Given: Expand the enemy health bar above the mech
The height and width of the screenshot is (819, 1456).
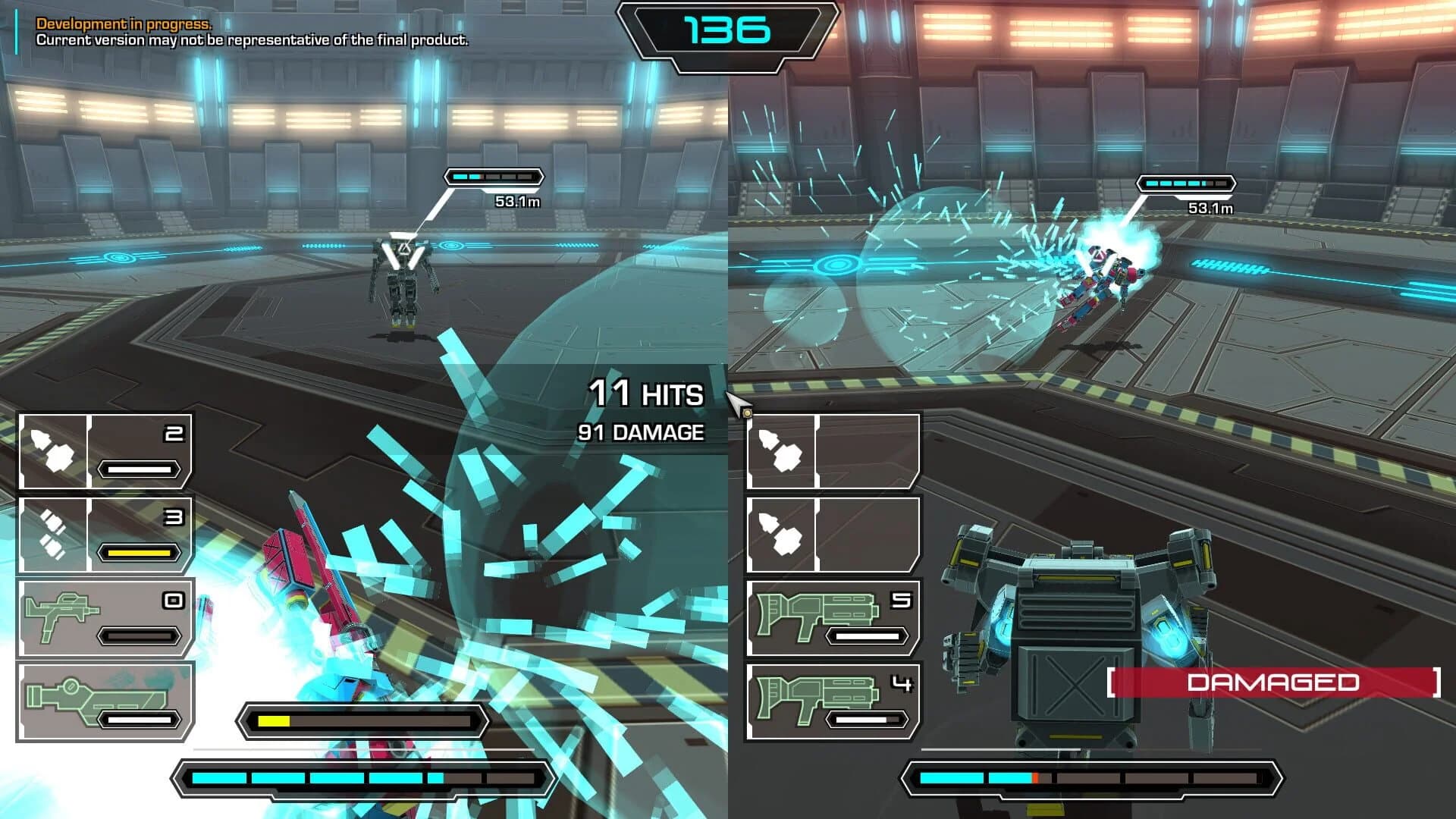Looking at the screenshot, I should pos(495,177).
